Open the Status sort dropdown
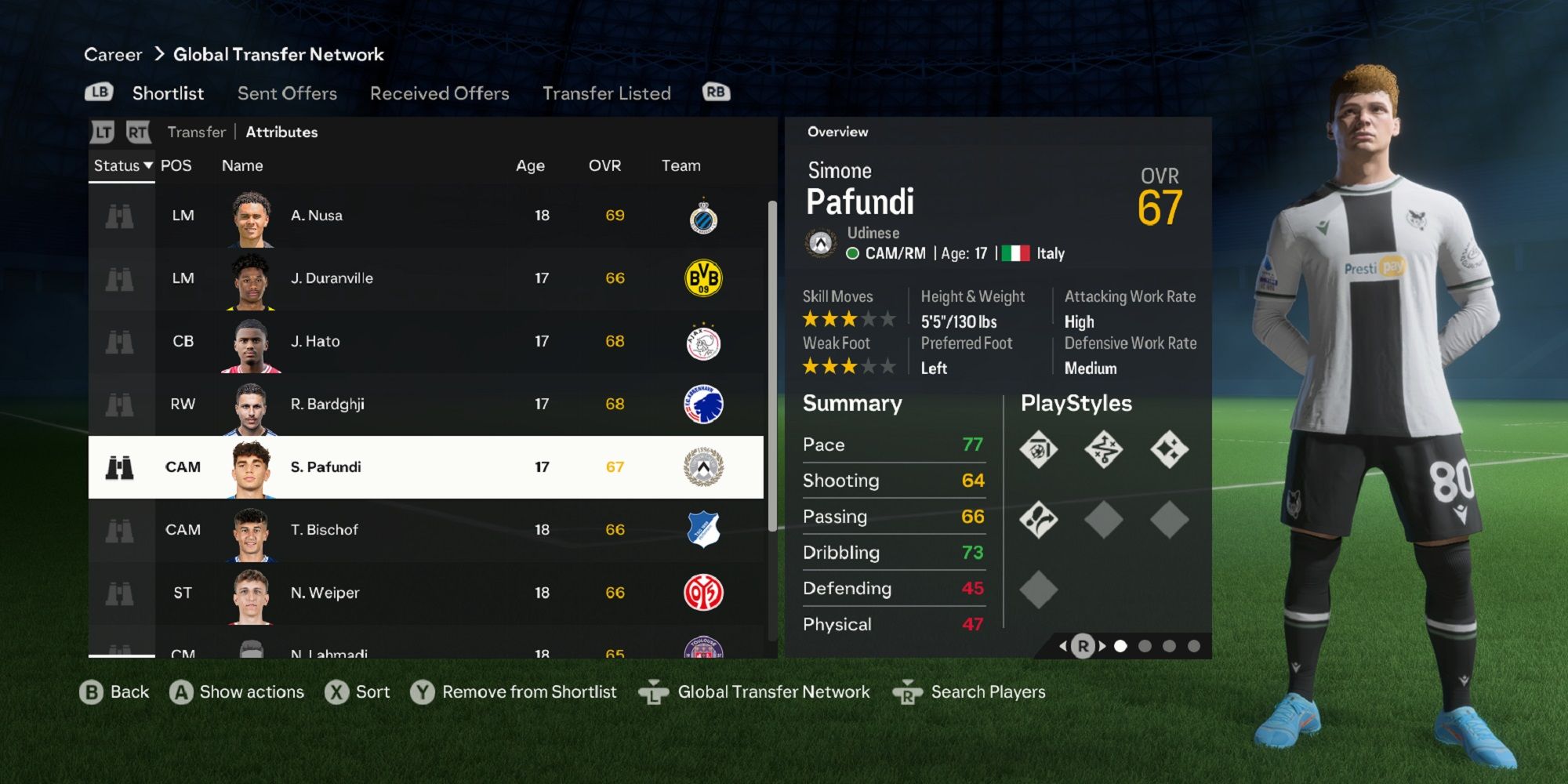 point(119,165)
